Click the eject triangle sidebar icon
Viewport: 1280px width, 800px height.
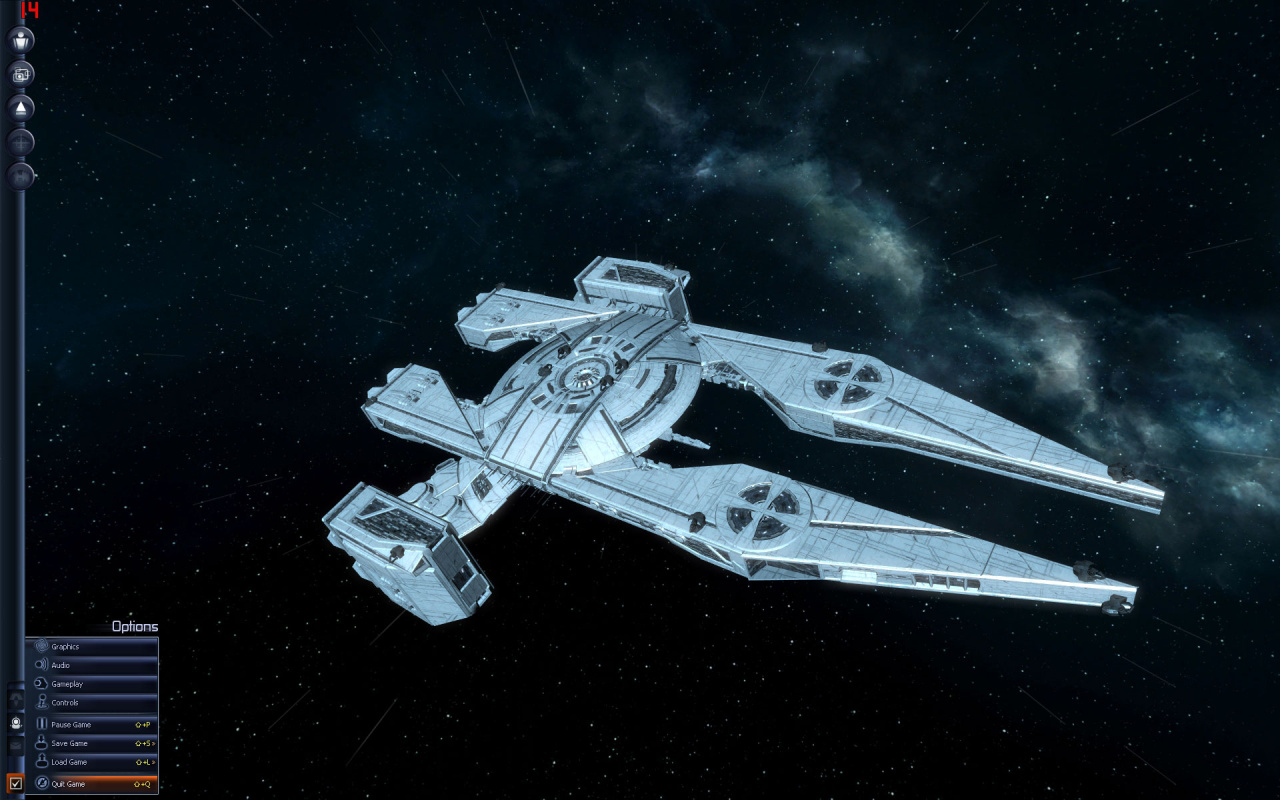tap(21, 107)
